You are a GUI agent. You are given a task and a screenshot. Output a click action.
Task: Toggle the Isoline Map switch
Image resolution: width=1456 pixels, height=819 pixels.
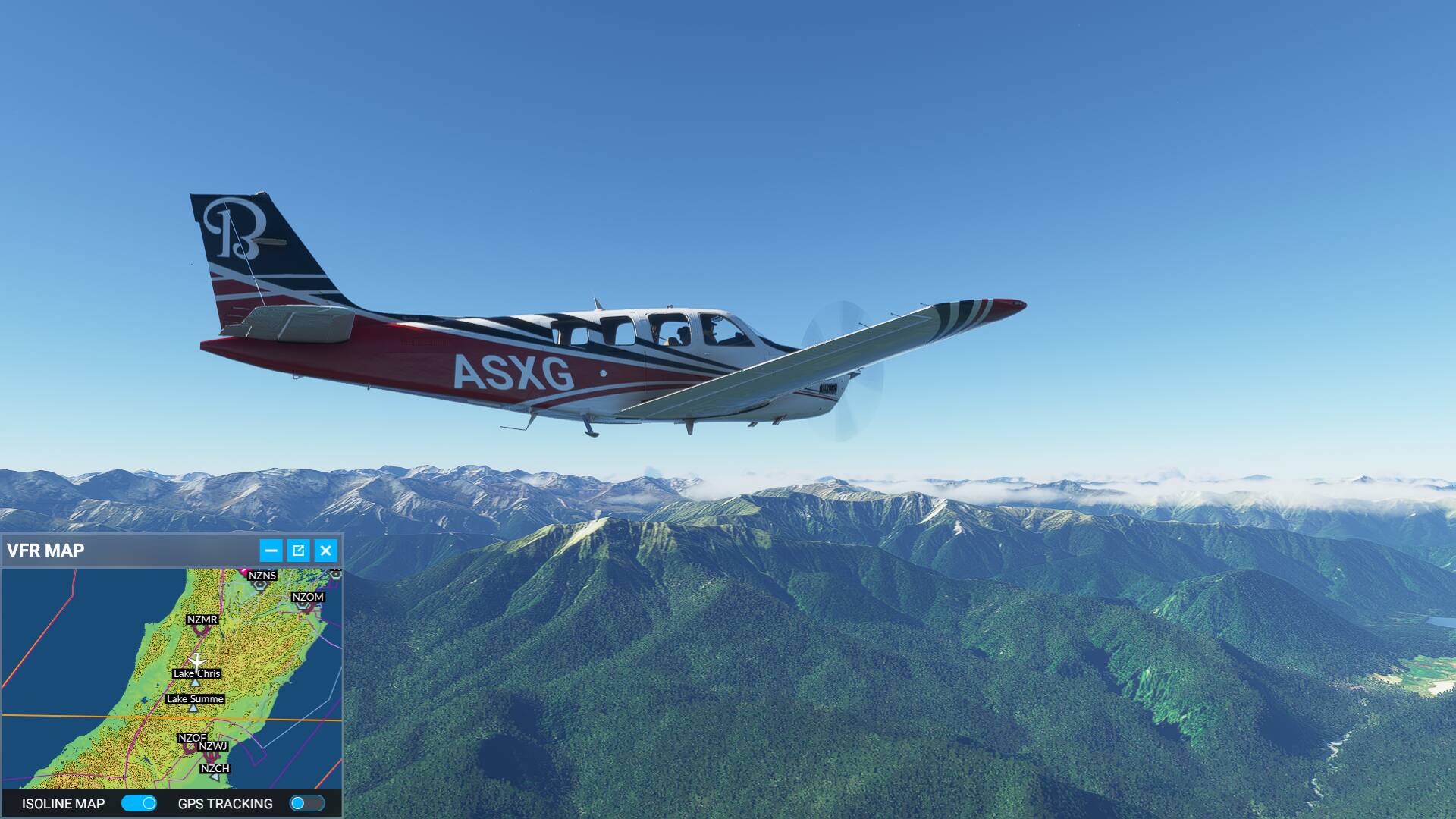click(x=139, y=803)
